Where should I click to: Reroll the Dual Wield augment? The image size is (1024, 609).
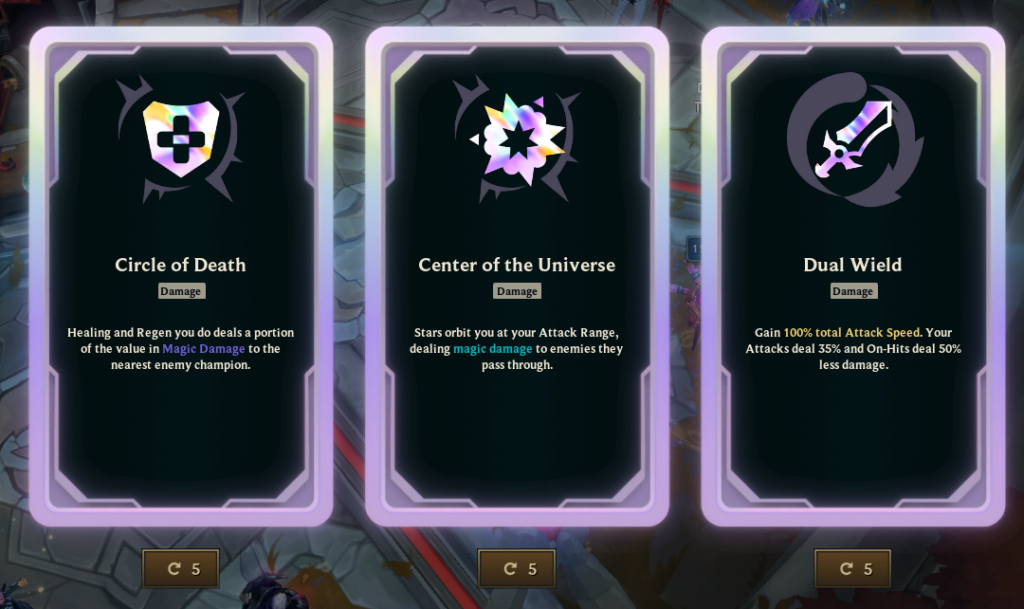[853, 569]
